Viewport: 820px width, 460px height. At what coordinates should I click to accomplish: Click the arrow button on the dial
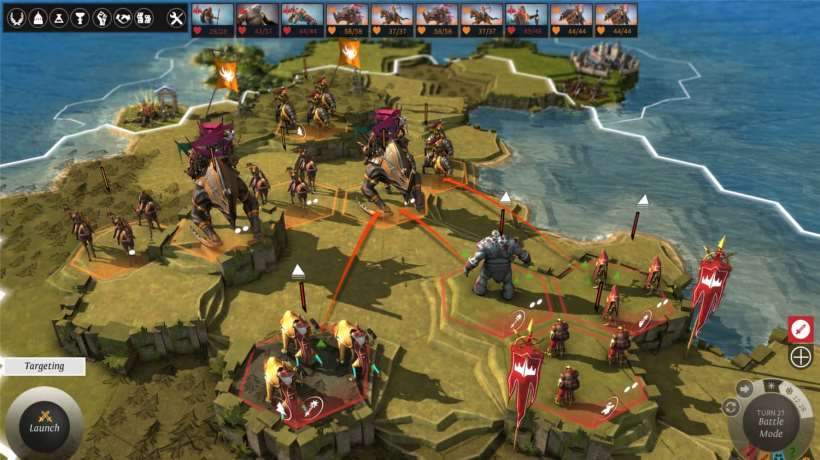[744, 389]
